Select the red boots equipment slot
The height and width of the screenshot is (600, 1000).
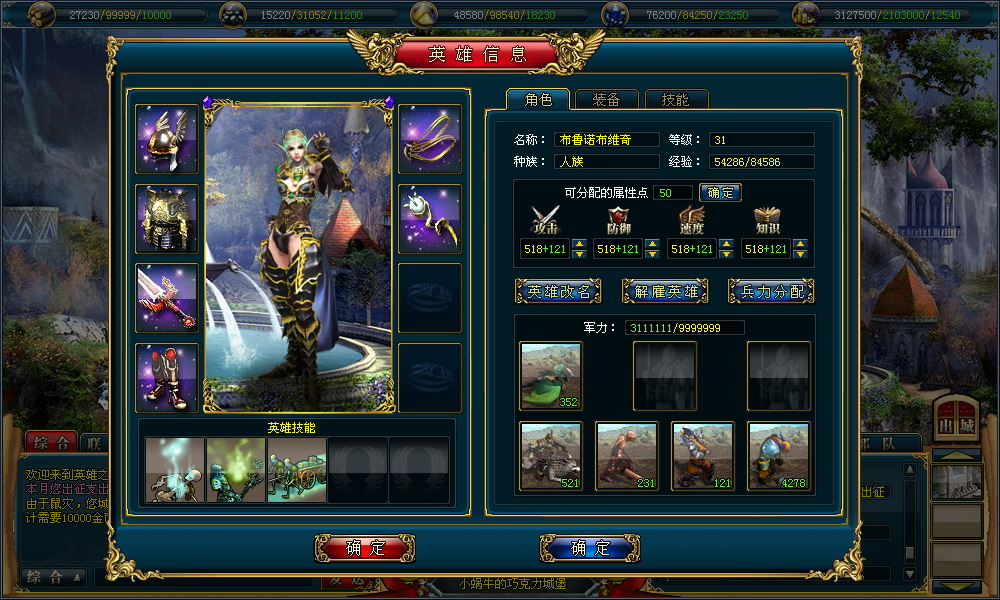pyautogui.click(x=167, y=377)
